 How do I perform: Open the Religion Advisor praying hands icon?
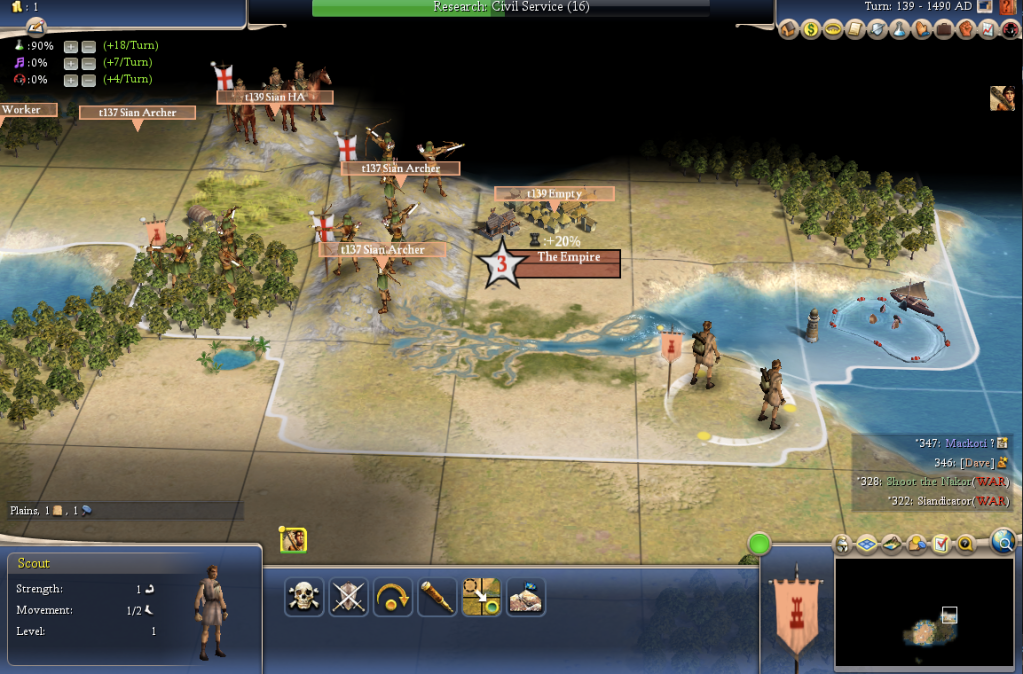[x=921, y=30]
